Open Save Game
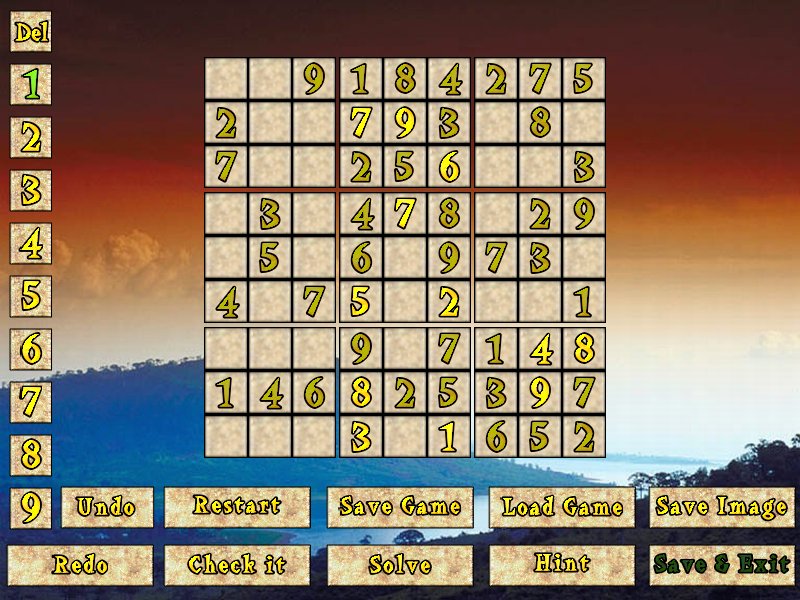The height and width of the screenshot is (600, 800). click(400, 508)
